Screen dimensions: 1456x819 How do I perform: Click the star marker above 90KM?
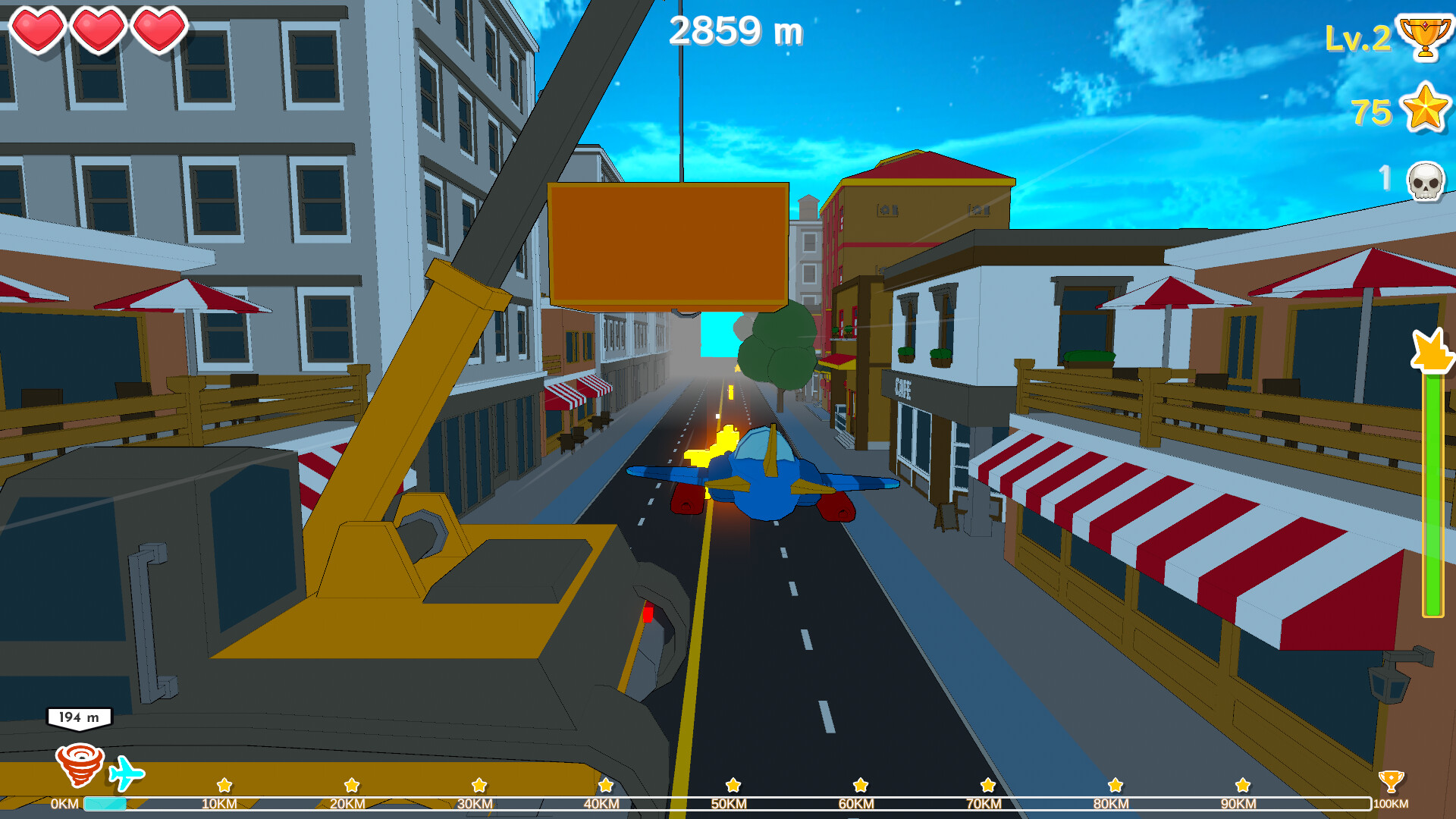coord(1241,786)
